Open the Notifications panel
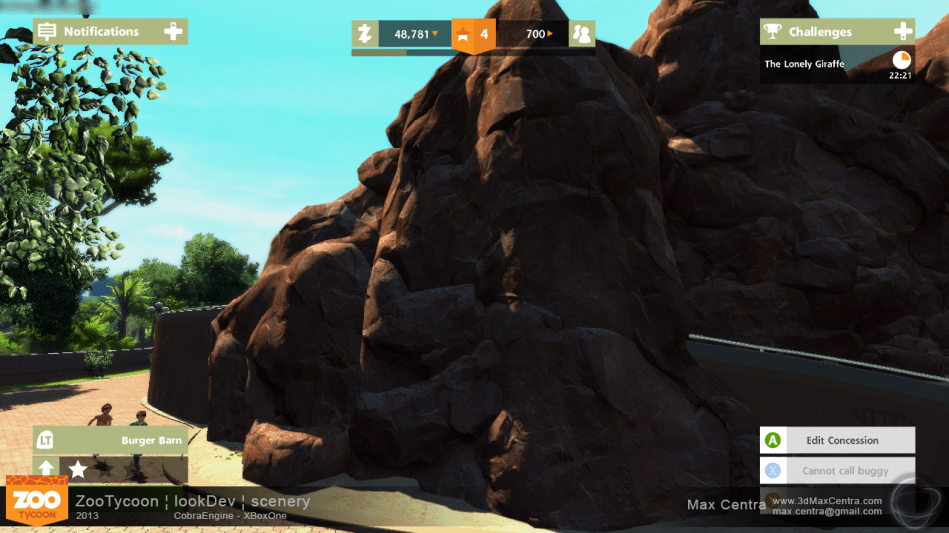The height and width of the screenshot is (533, 949). 100,32
